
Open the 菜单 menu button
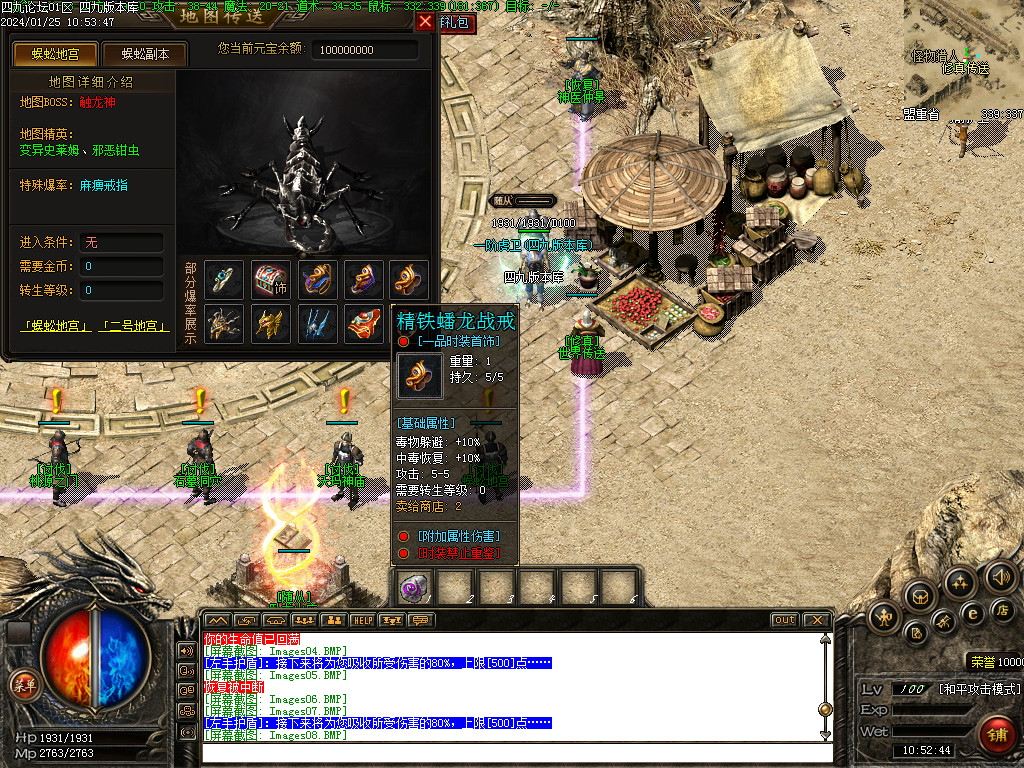(23, 685)
